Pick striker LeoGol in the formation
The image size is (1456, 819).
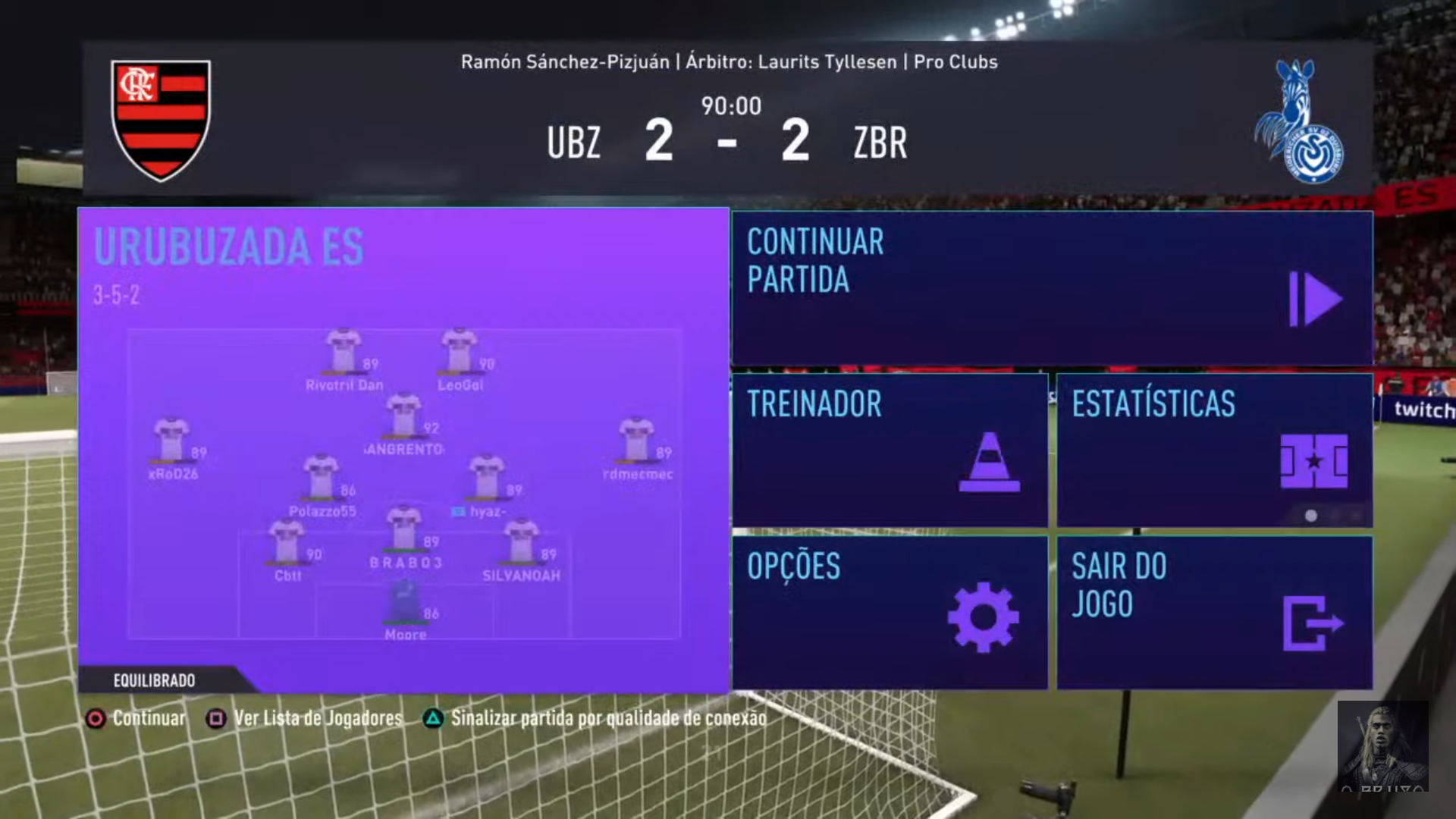click(x=460, y=353)
